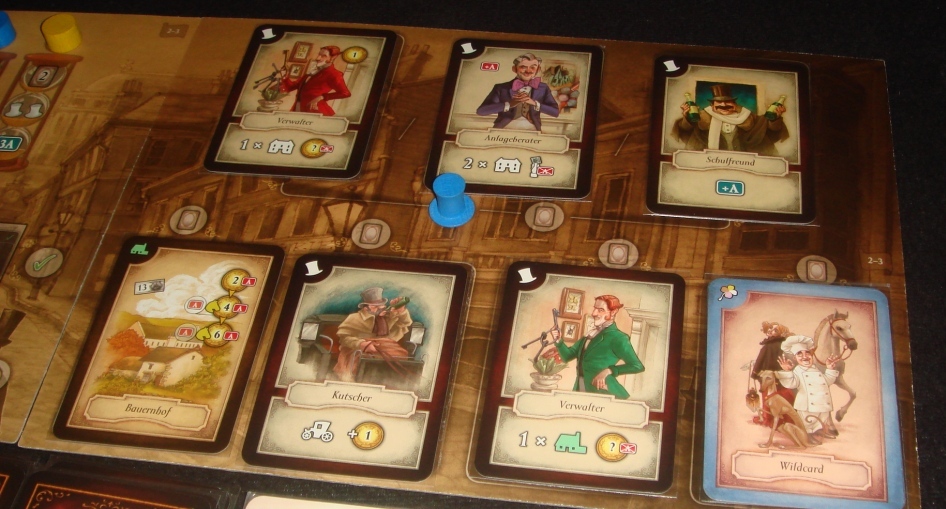The width and height of the screenshot is (946, 509).
Task: Select the Anlageberater card
Action: [515, 115]
